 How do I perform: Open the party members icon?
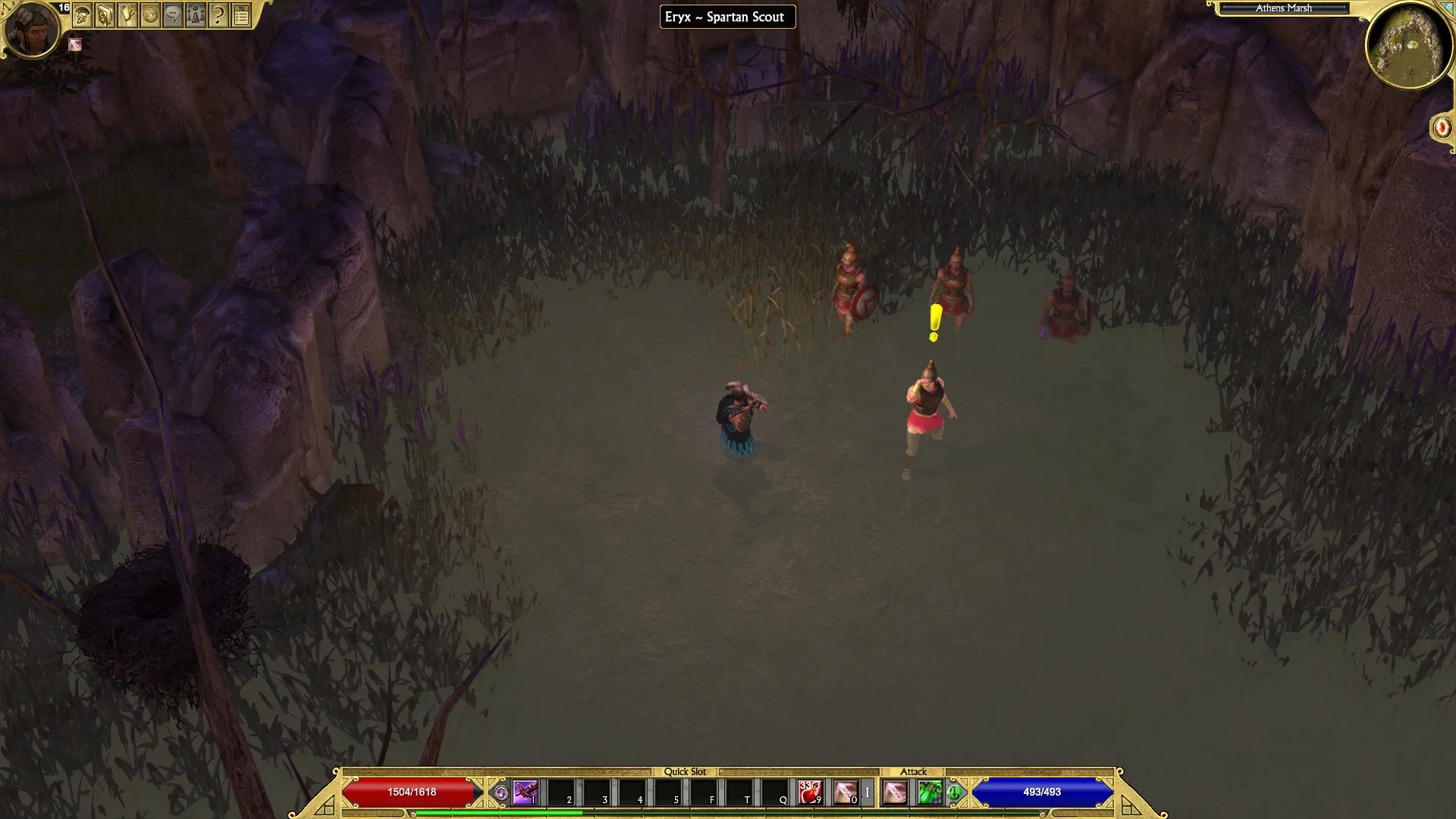(196, 14)
